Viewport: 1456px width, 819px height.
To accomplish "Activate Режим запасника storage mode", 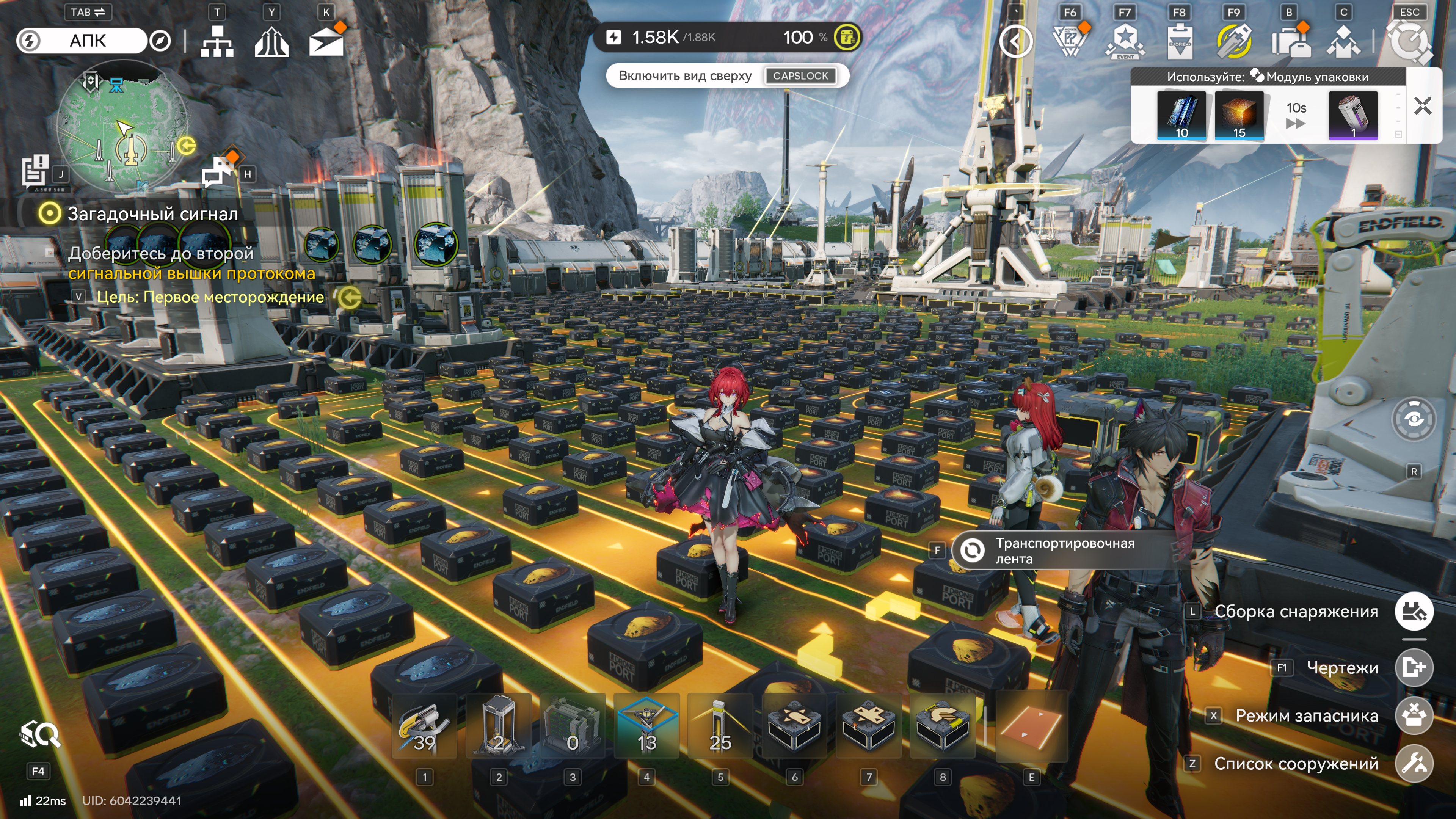I will (x=1414, y=715).
